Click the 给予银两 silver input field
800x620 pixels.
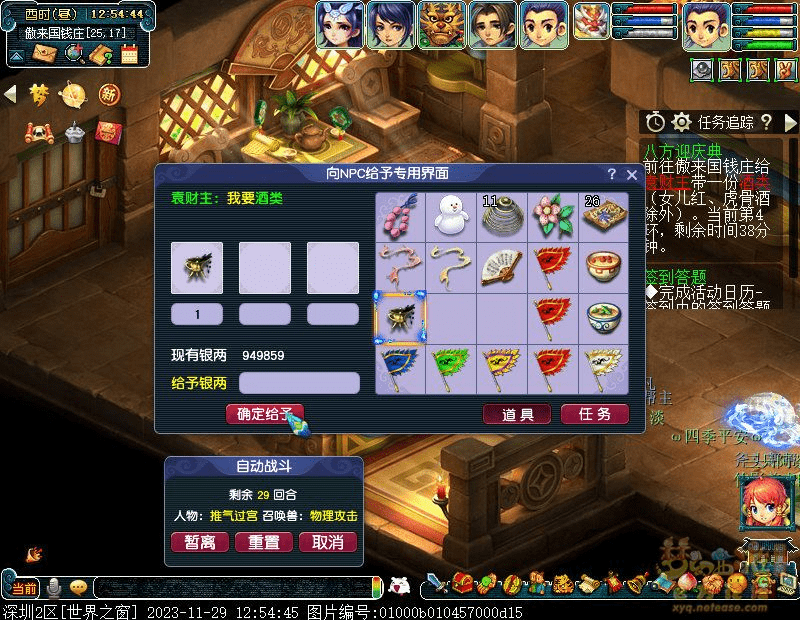[x=299, y=383]
